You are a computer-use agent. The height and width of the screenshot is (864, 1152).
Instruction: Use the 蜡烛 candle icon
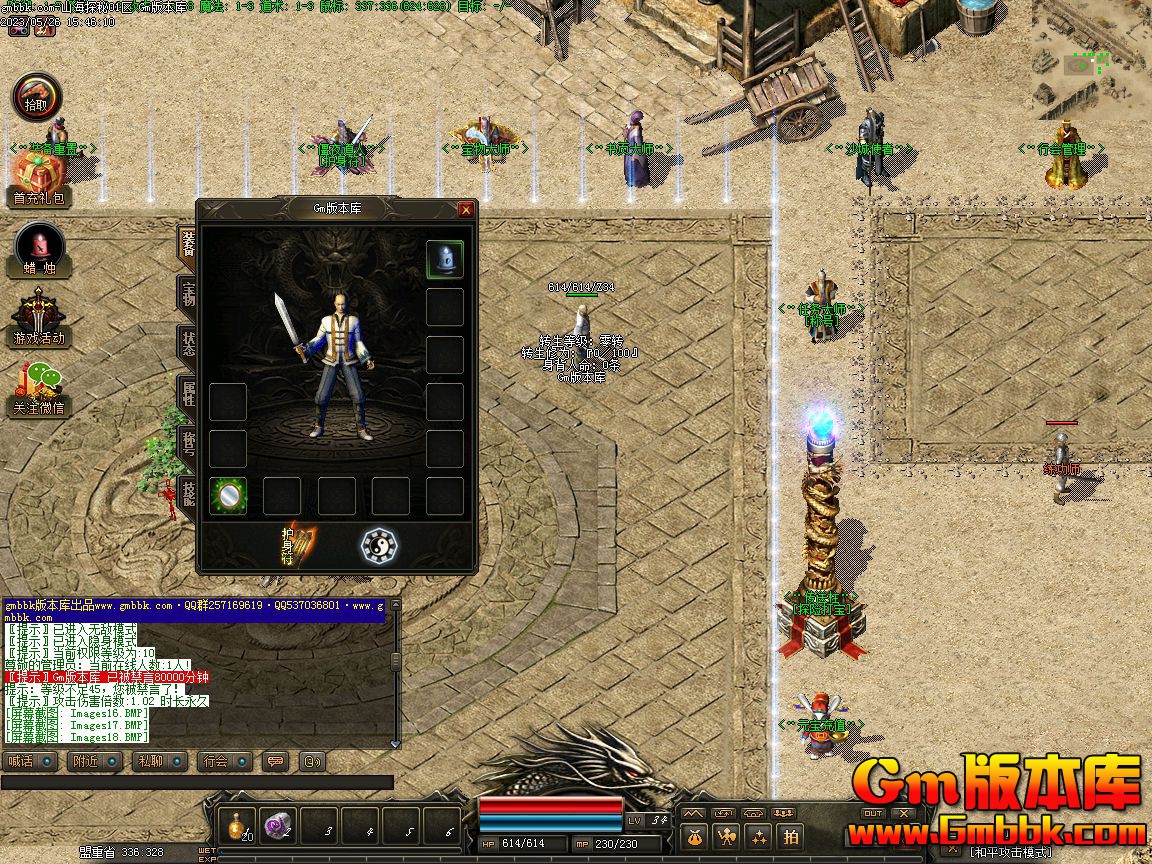(40, 249)
